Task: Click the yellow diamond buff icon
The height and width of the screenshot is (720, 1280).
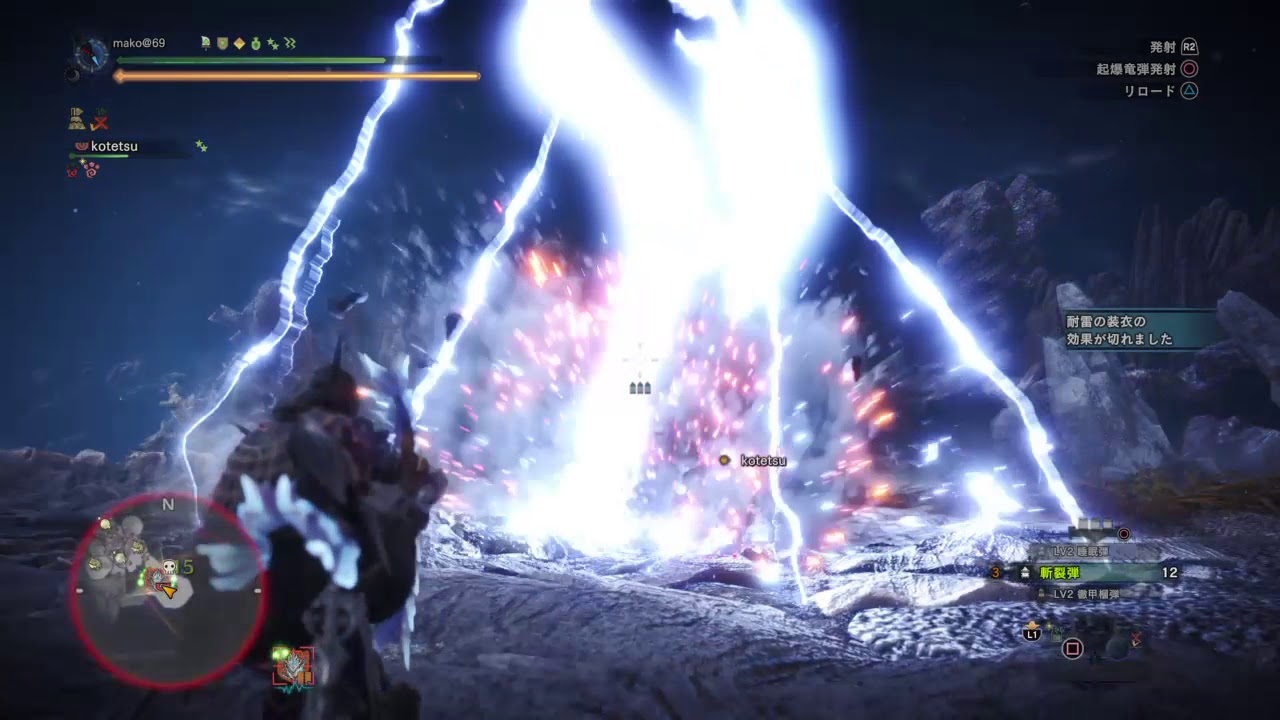Action: click(239, 43)
